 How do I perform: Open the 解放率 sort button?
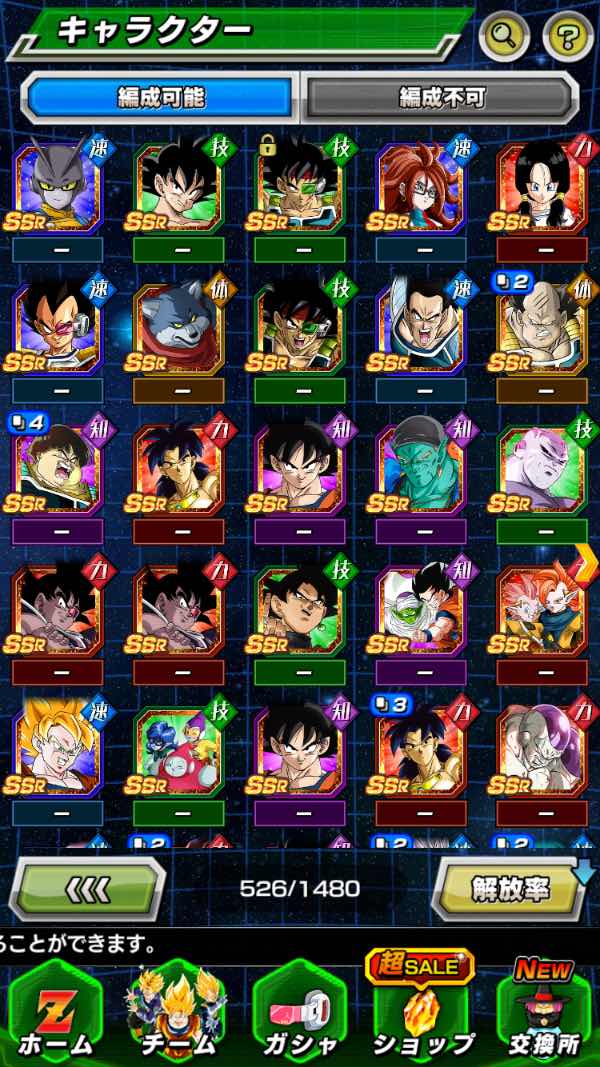(x=508, y=888)
